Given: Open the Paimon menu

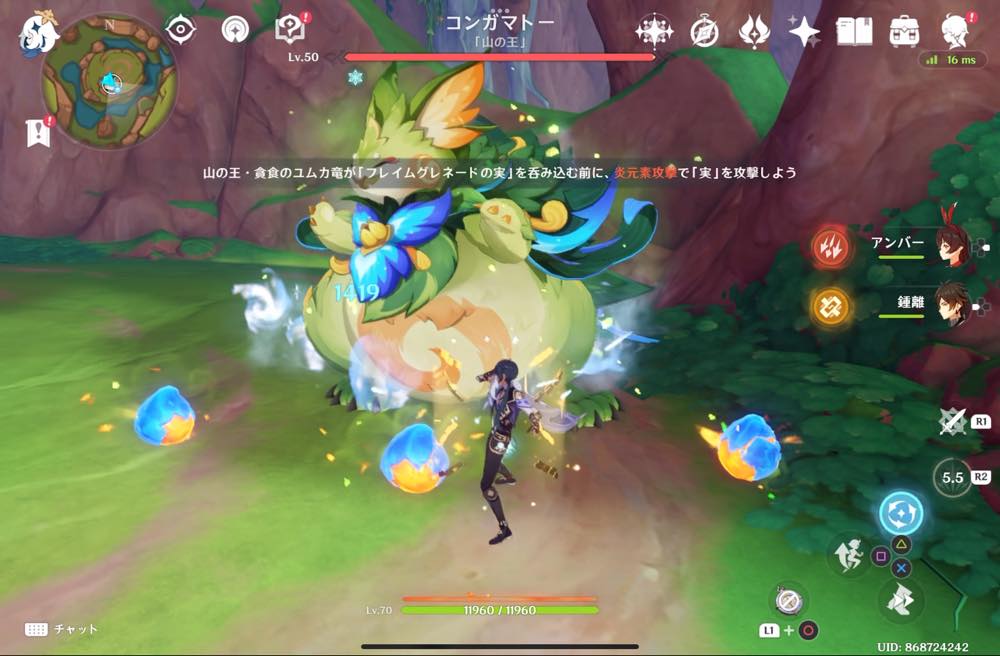Looking at the screenshot, I should click(x=38, y=34).
